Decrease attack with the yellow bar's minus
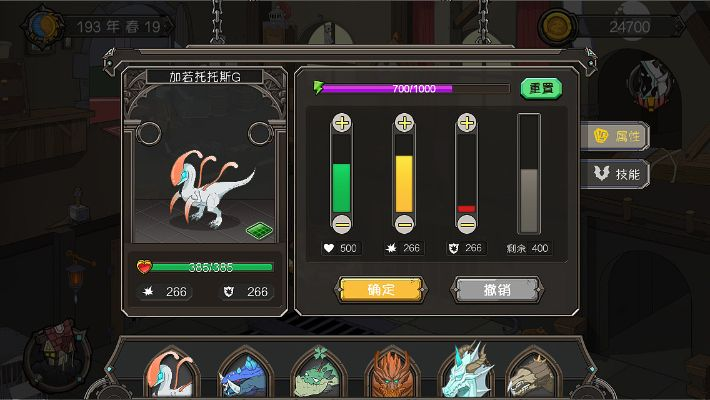710x400 pixels. pyautogui.click(x=404, y=223)
